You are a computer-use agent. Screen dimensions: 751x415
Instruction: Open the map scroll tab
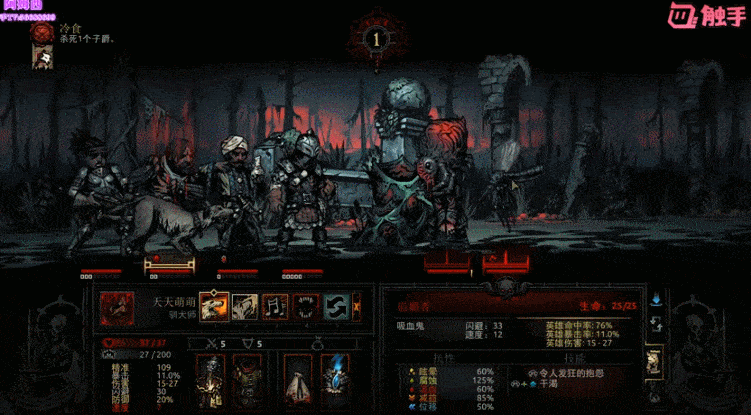(x=656, y=360)
